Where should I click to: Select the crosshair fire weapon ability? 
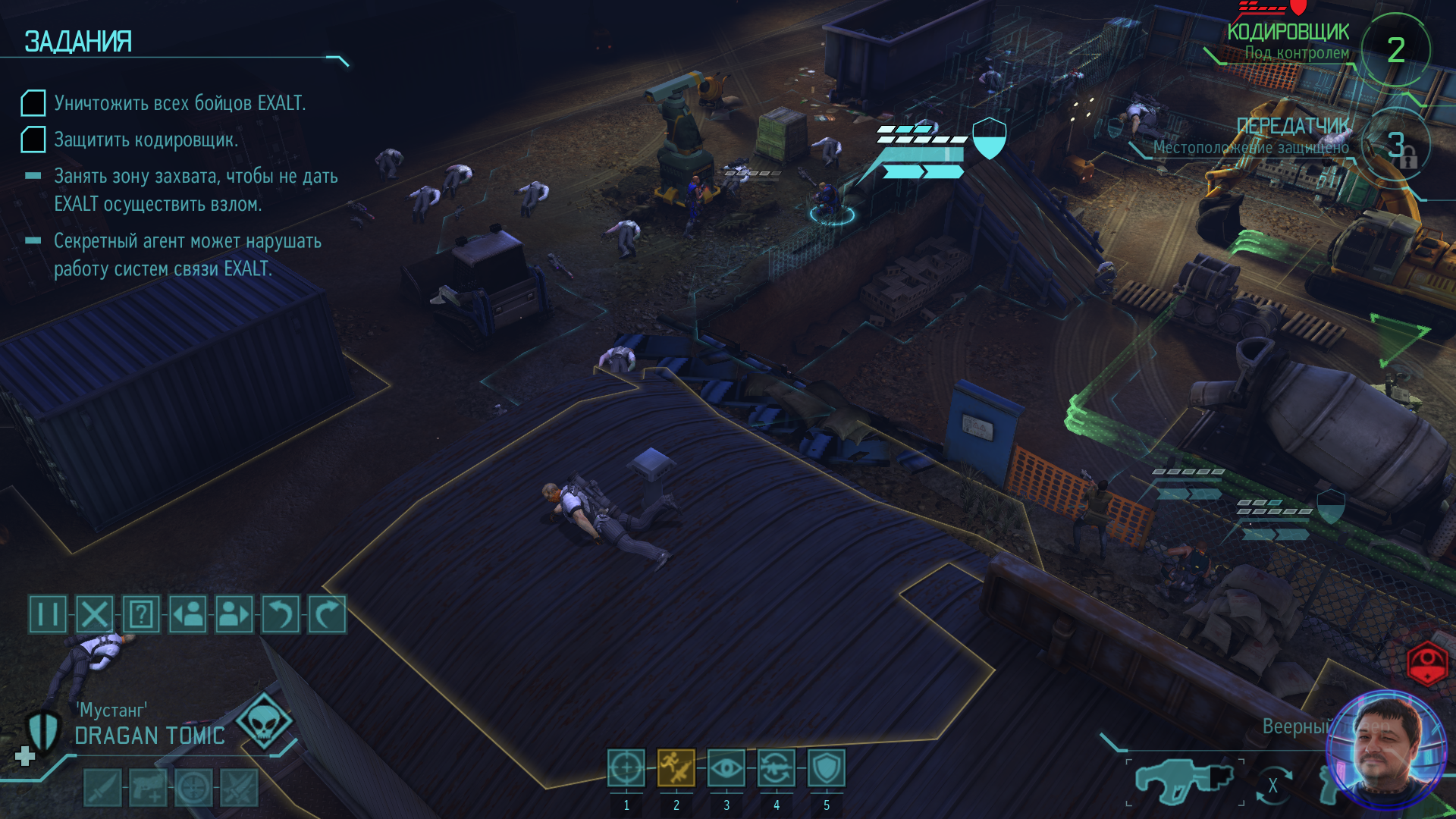[x=626, y=768]
